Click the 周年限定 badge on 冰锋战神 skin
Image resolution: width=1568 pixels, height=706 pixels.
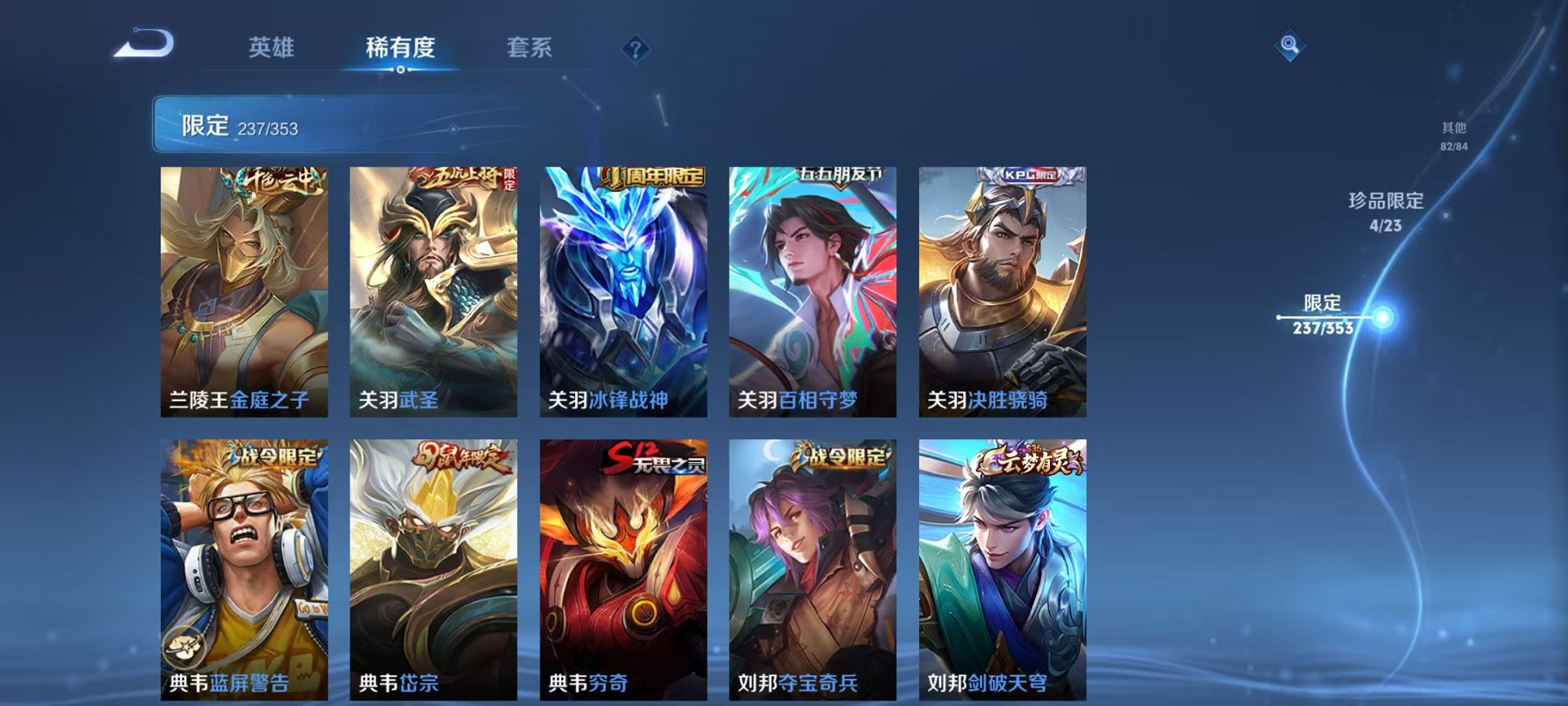649,176
